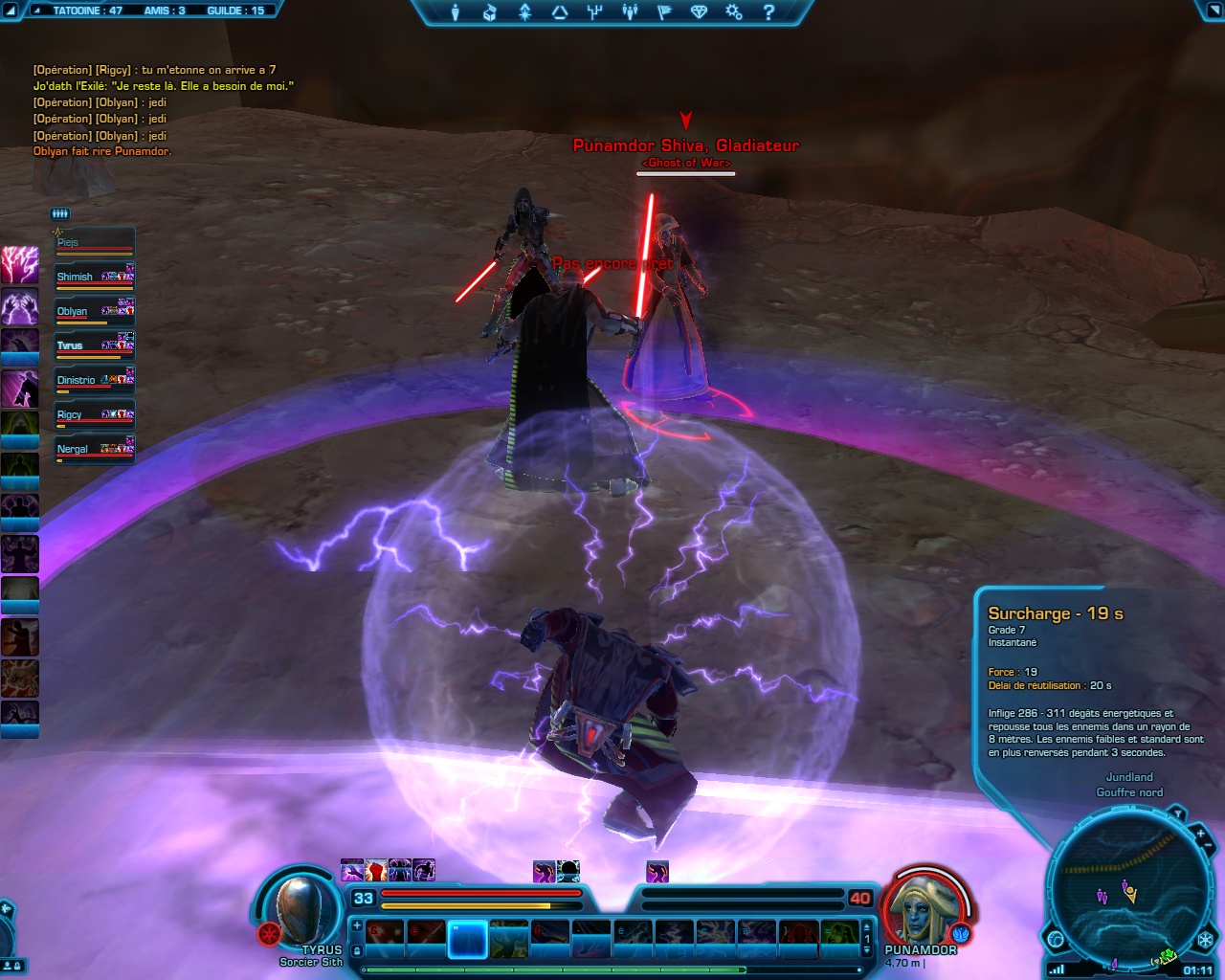1225x980 pixels.
Task: Open the character sheet from top menu
Action: 456,12
